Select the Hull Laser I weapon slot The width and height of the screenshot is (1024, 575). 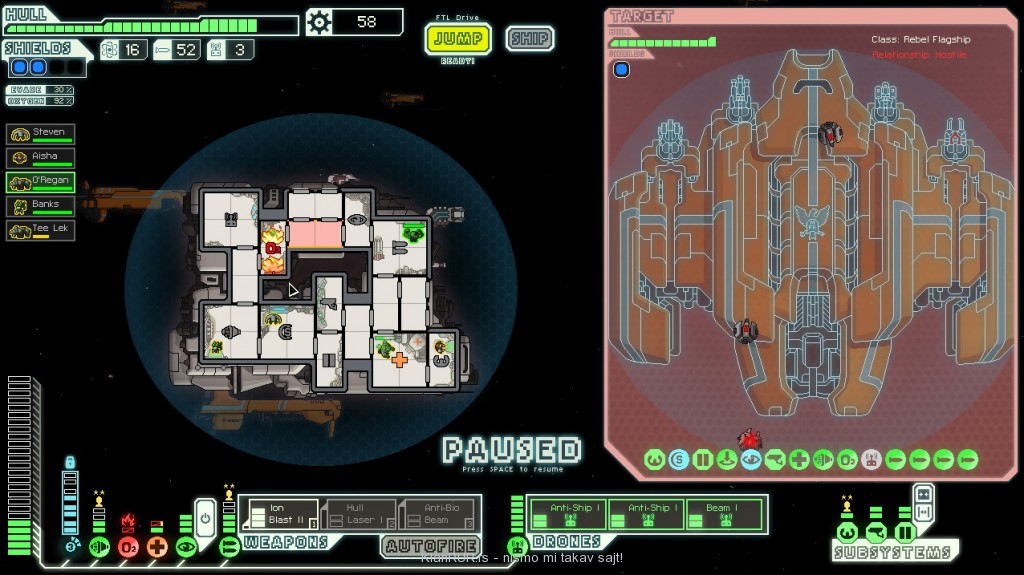point(360,514)
